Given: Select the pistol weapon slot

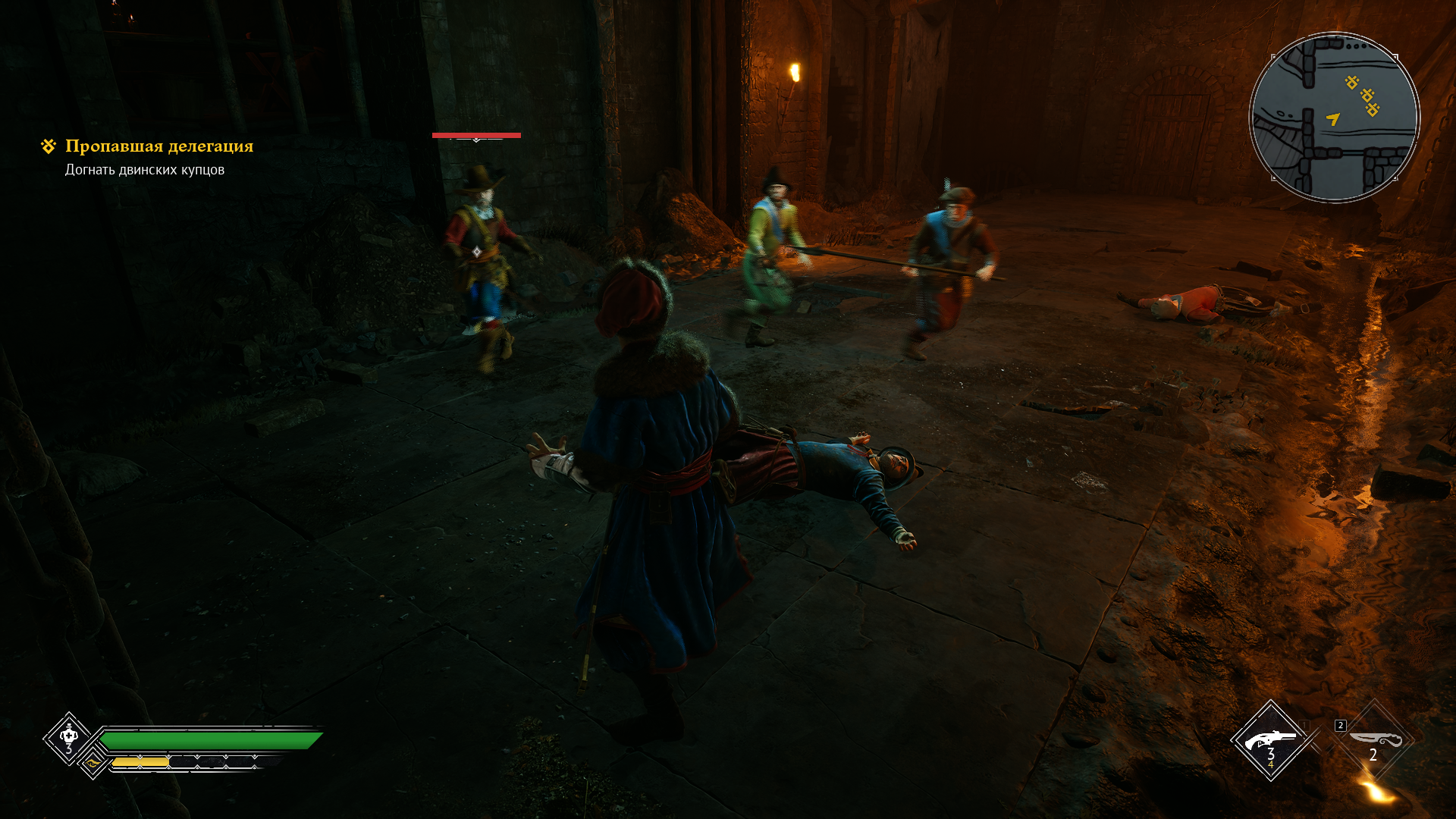Looking at the screenshot, I should [1270, 739].
